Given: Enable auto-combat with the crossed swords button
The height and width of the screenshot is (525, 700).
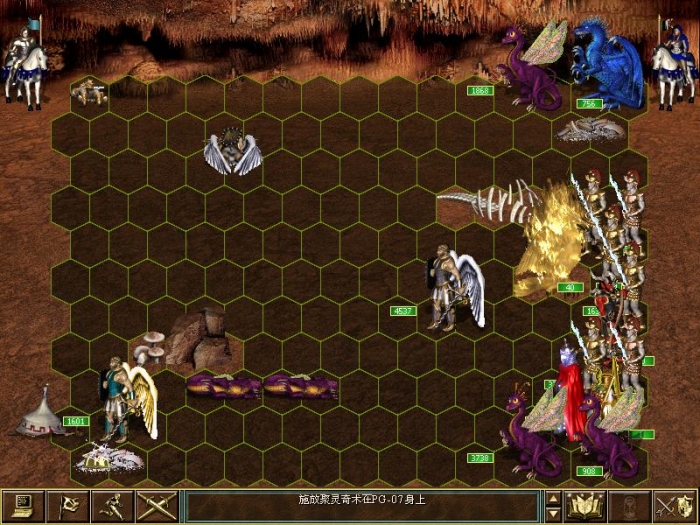Looking at the screenshot, I should coord(155,505).
